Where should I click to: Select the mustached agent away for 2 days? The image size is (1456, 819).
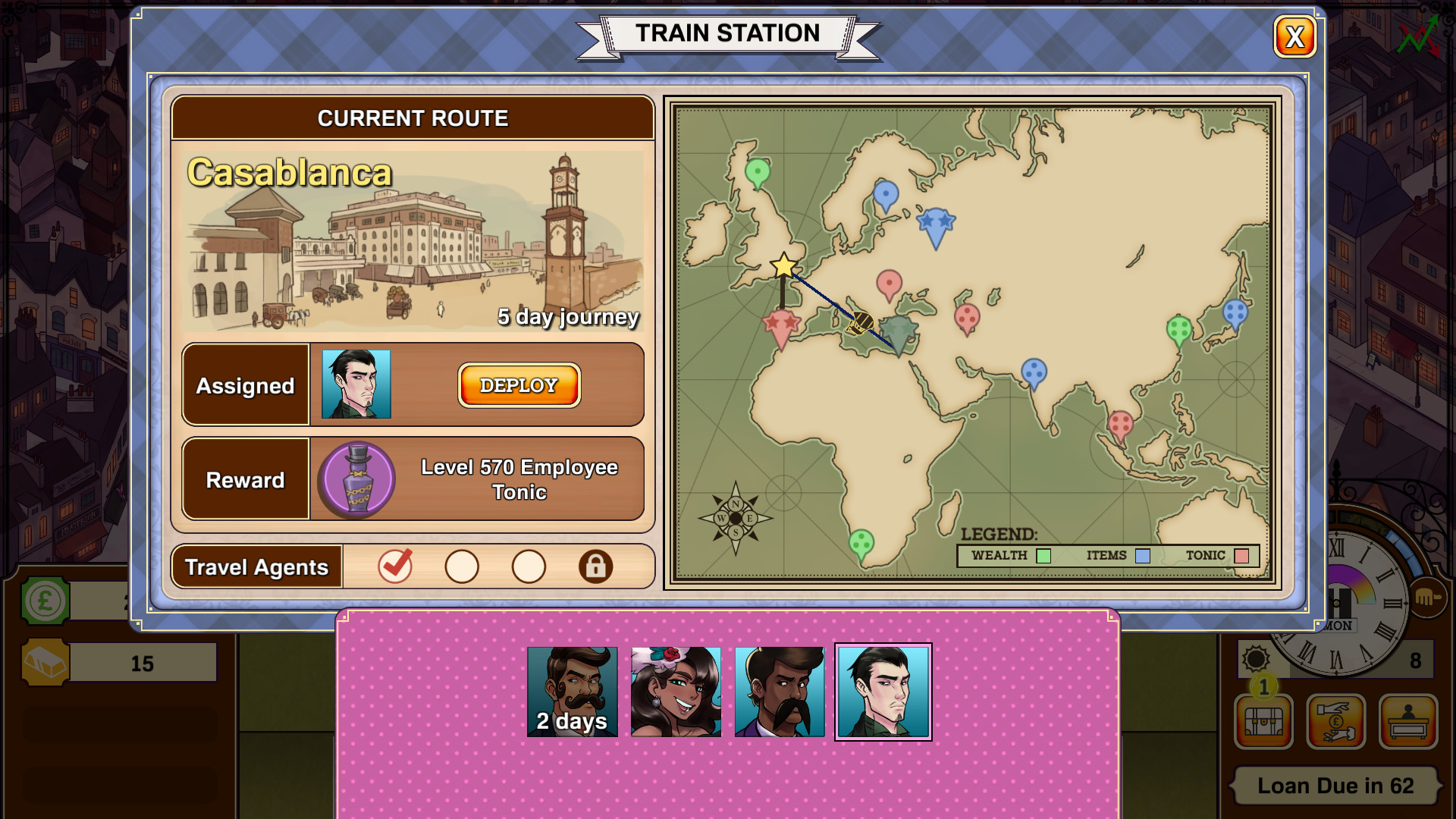(x=570, y=690)
